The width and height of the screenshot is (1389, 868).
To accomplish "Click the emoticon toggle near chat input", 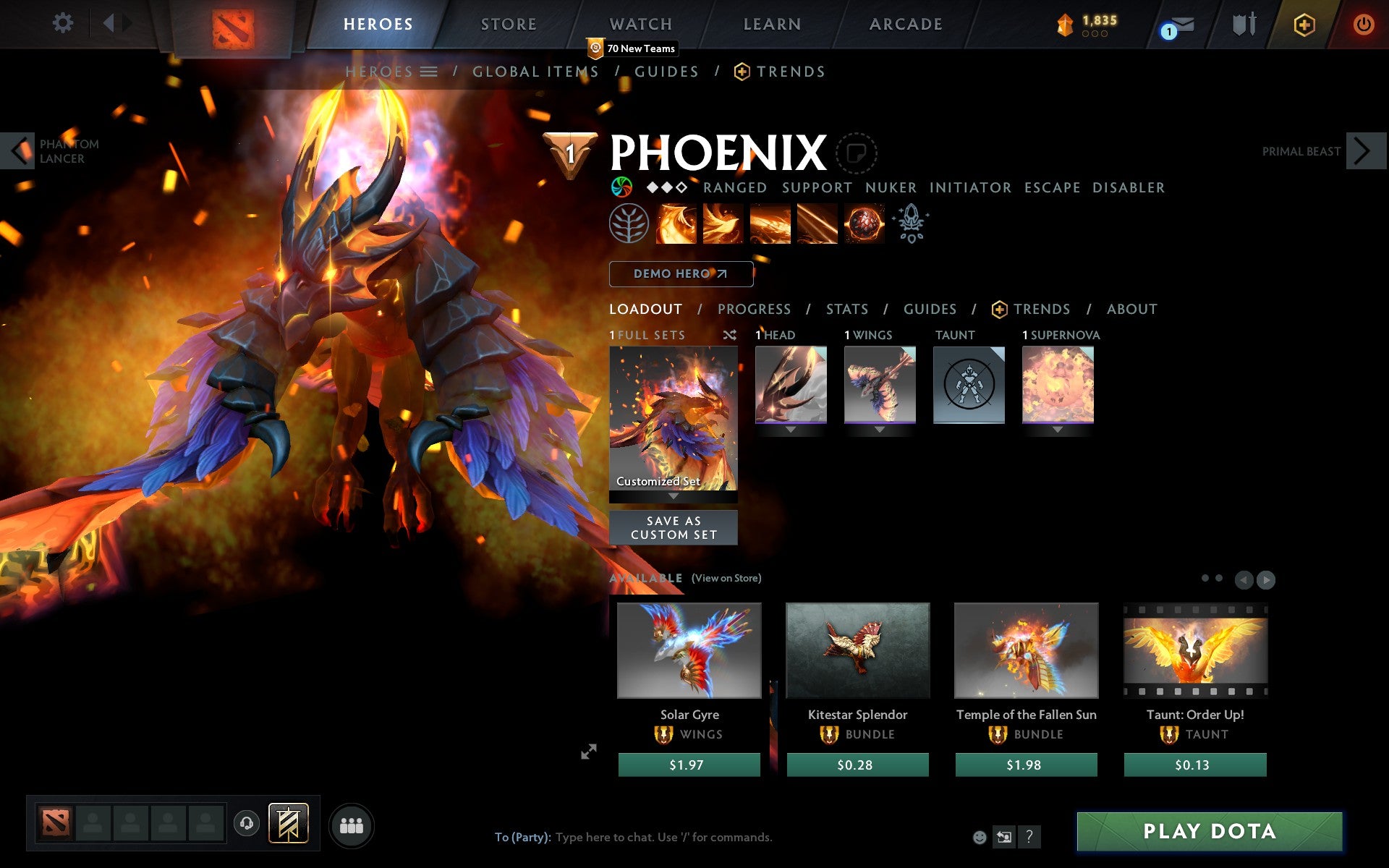I will click(980, 838).
